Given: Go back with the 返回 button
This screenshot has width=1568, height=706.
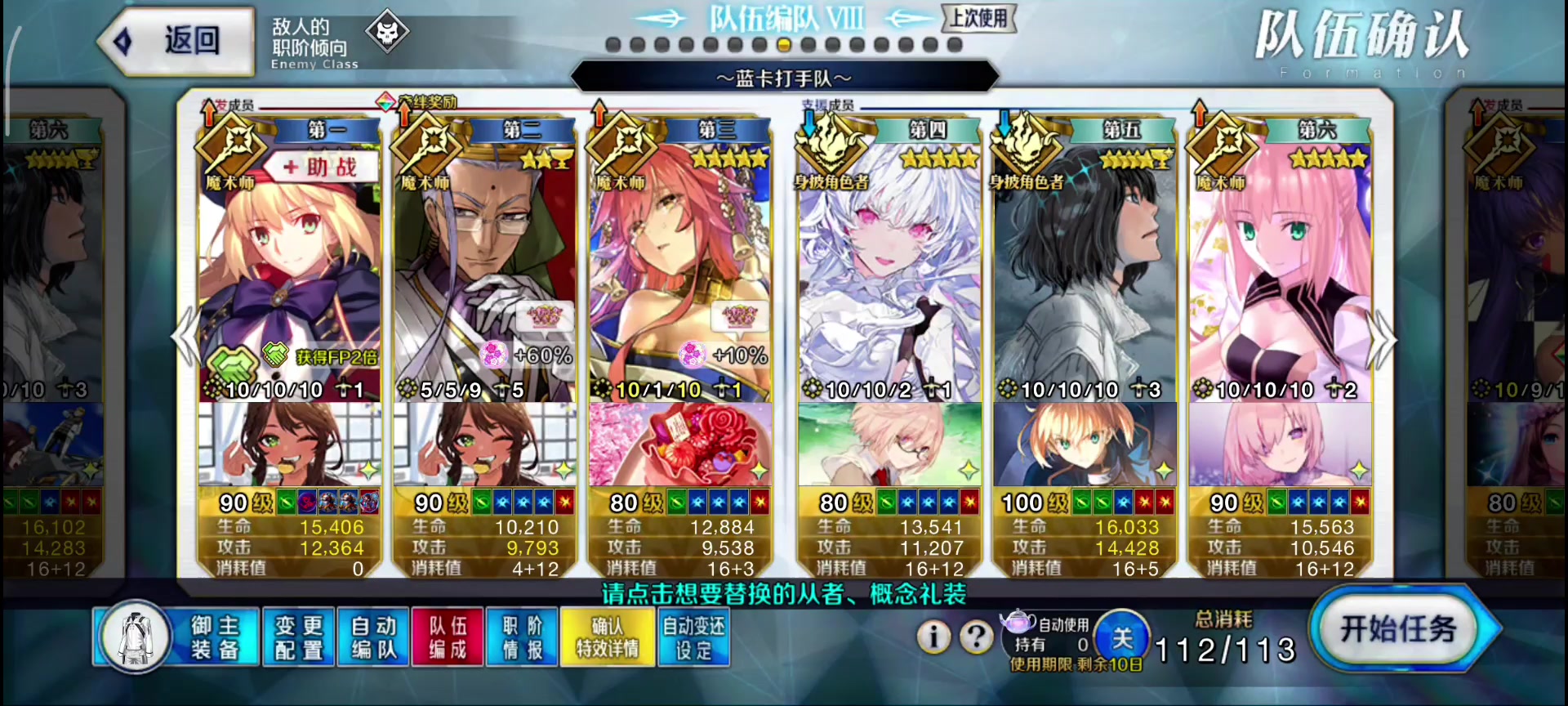Looking at the screenshot, I should pos(175,41).
